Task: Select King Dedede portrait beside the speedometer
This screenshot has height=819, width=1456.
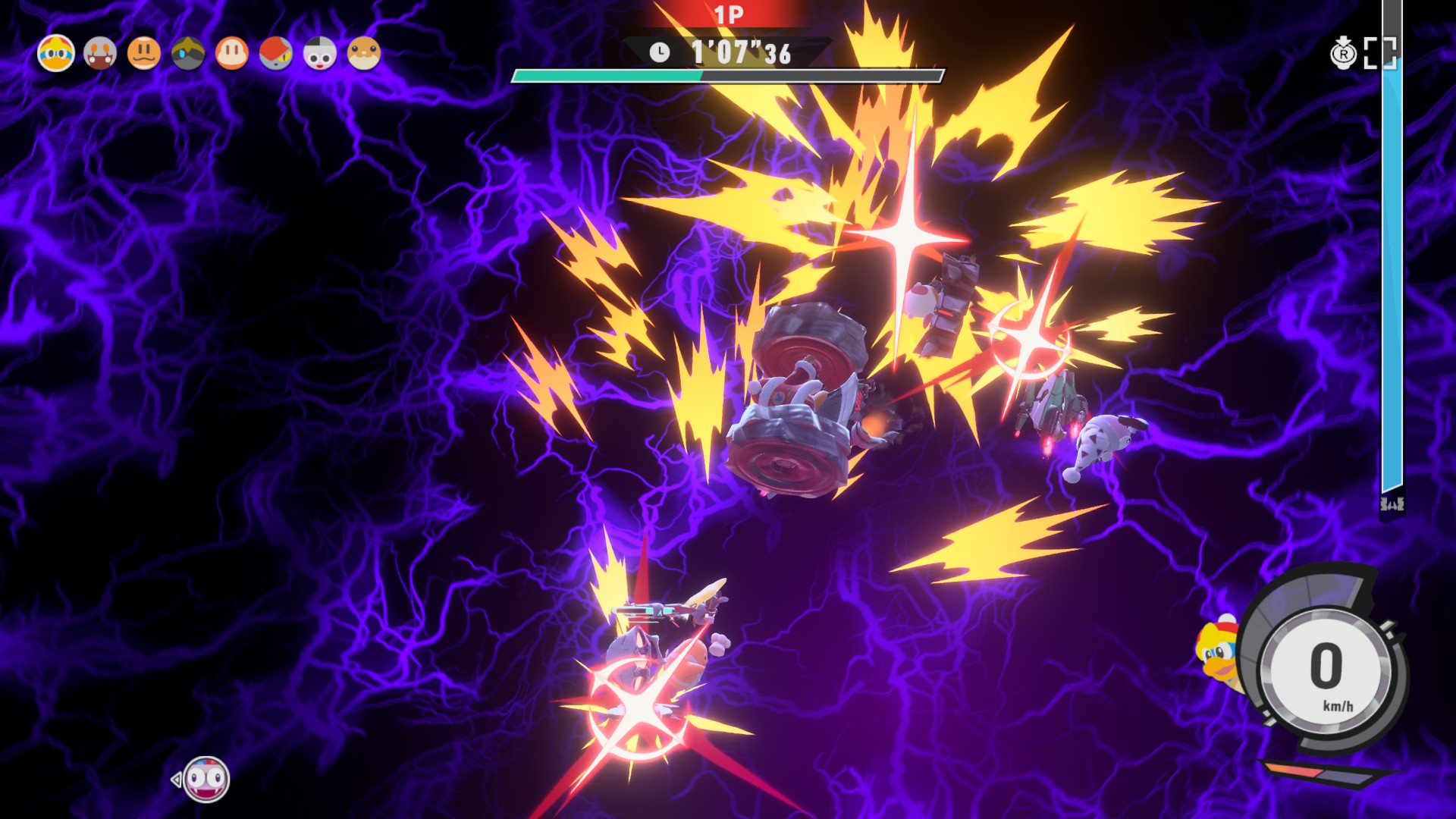Action: pyautogui.click(x=1218, y=653)
